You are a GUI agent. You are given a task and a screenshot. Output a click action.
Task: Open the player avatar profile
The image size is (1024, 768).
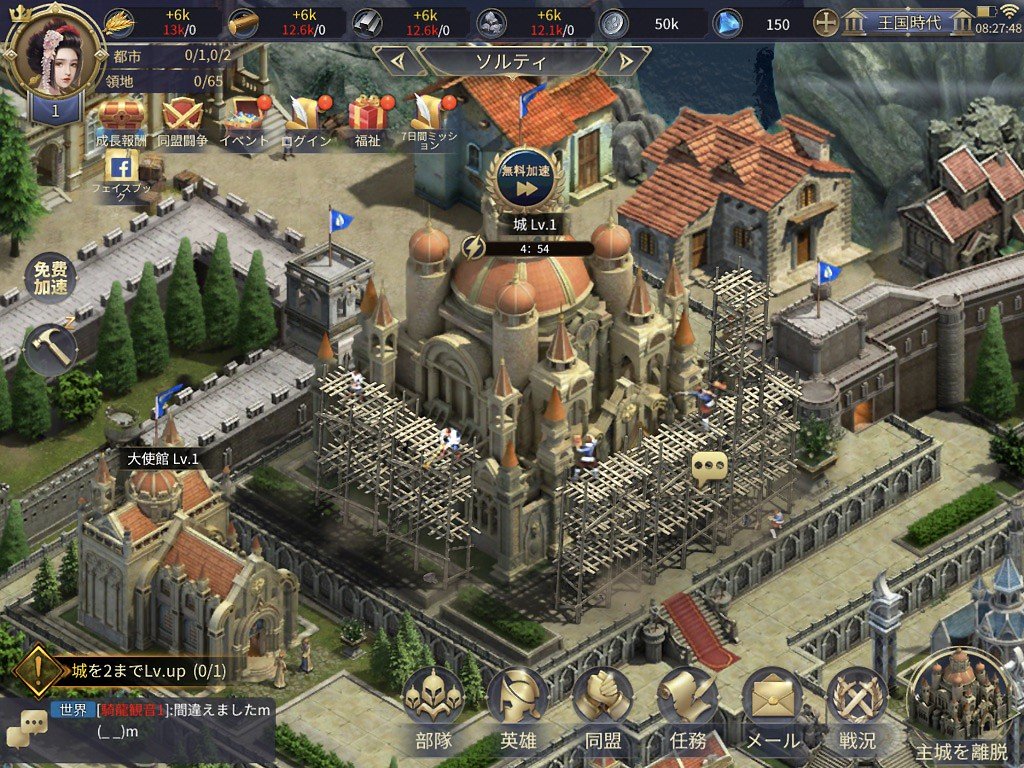[55, 53]
